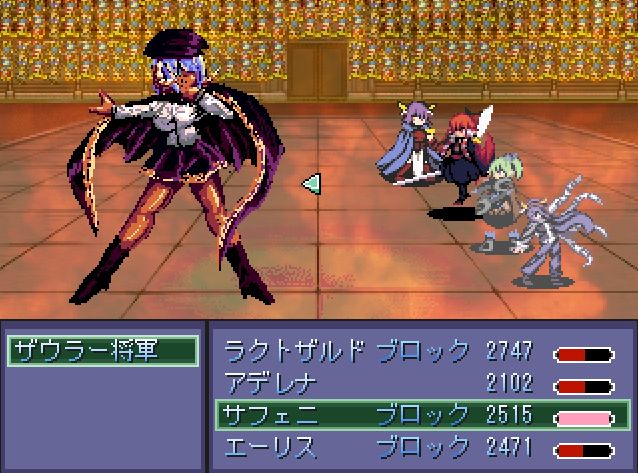Select the アデレナ party row
Viewport: 638px width, 473px height.
418,383
